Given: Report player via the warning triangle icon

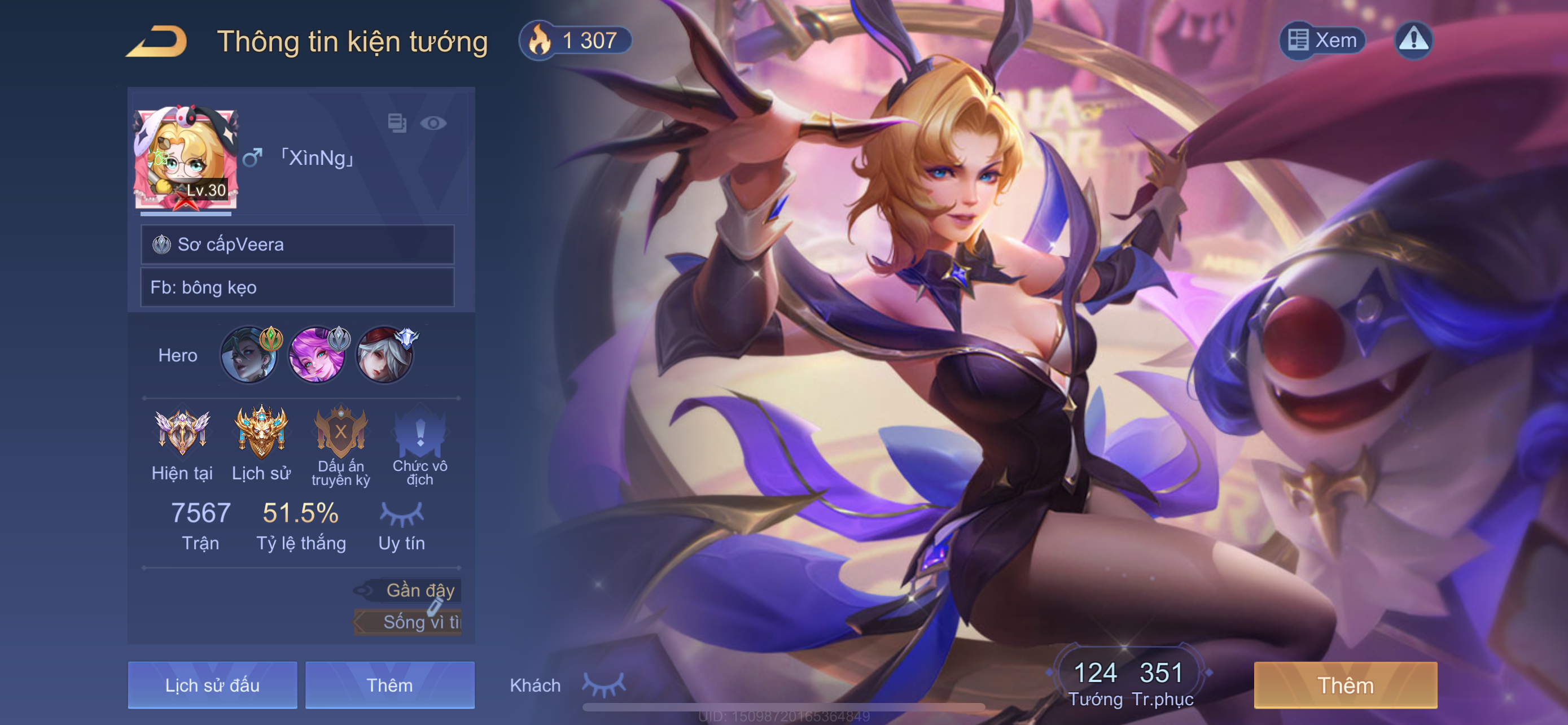Looking at the screenshot, I should (x=1413, y=41).
